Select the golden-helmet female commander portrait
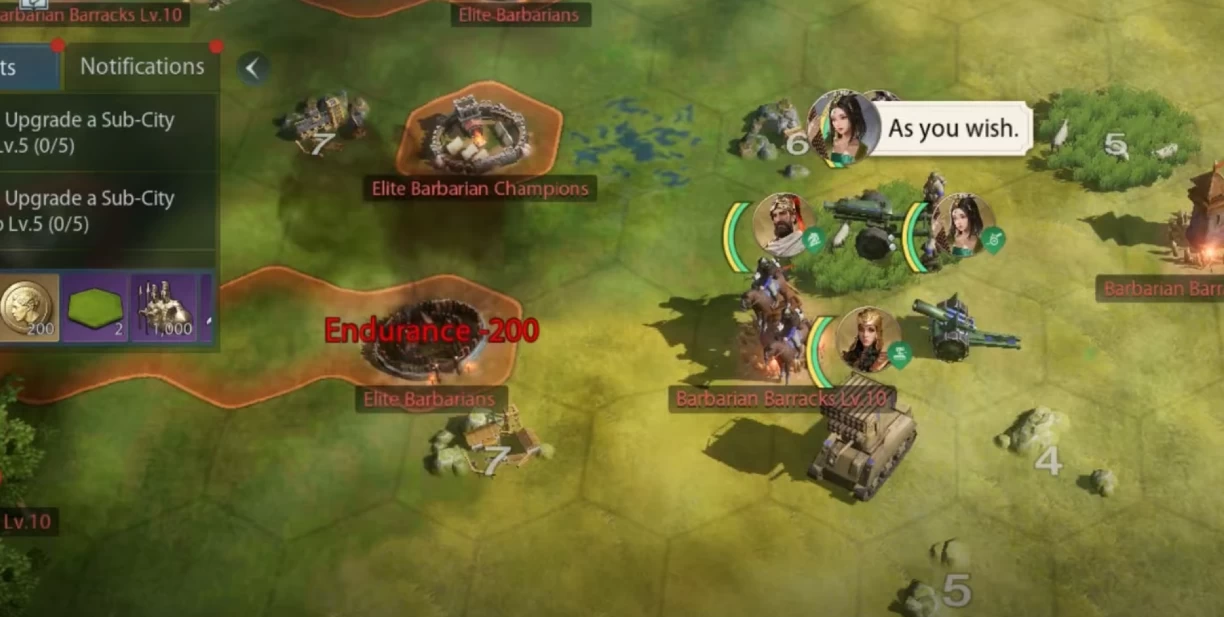Screen dimensions: 1224x617 (x=867, y=339)
